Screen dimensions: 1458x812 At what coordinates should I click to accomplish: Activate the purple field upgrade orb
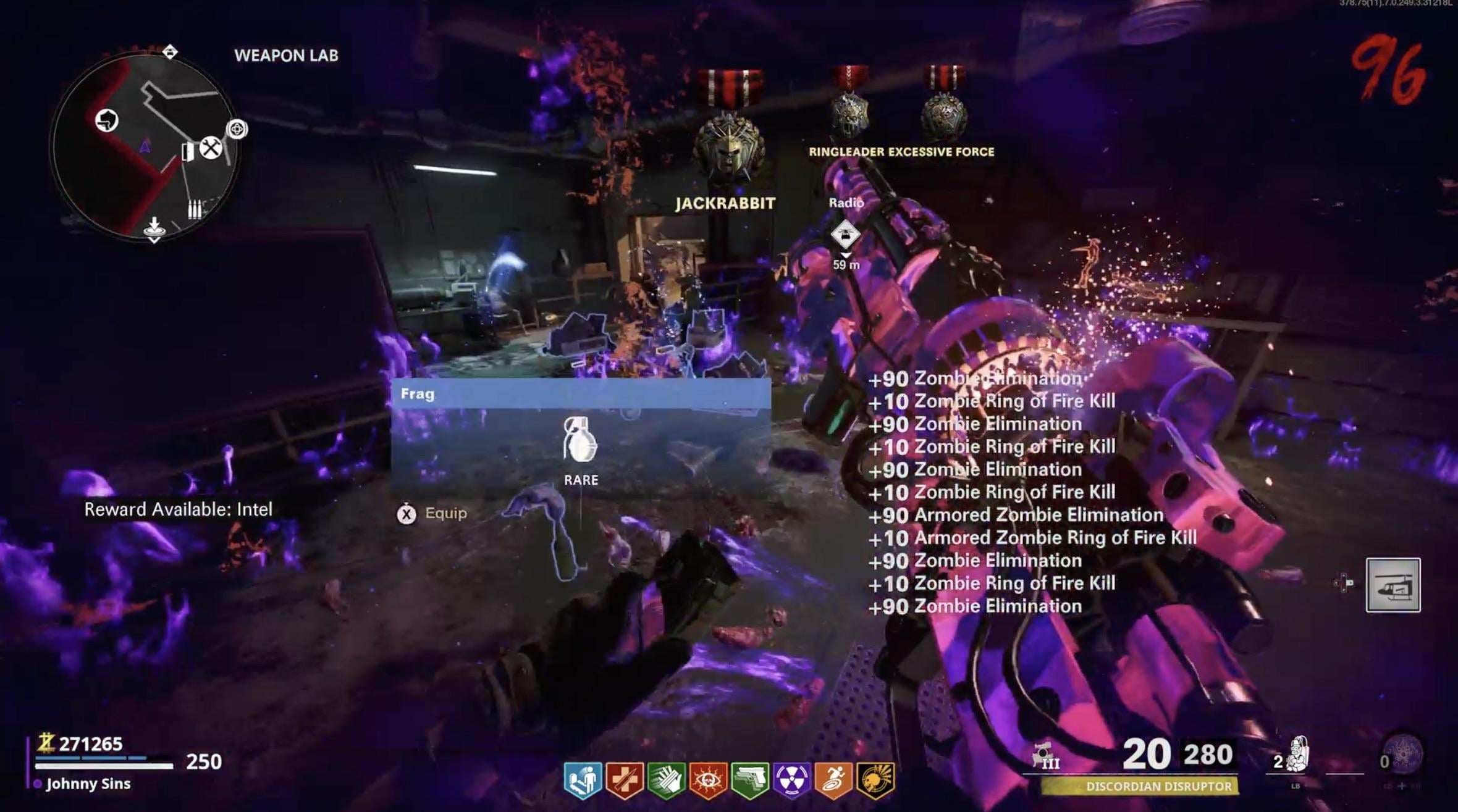click(x=1402, y=754)
